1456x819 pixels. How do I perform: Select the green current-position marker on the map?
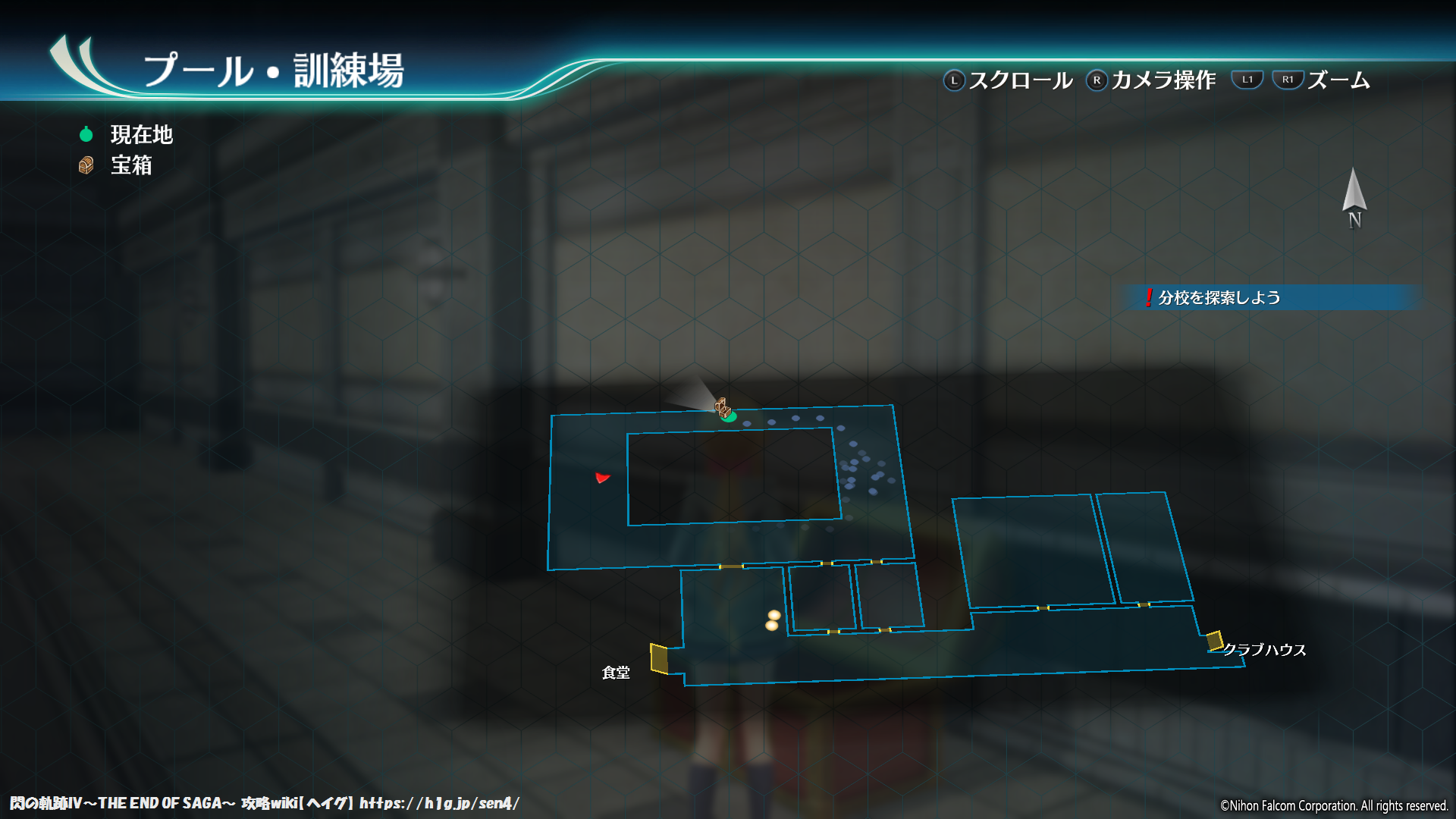point(730,417)
